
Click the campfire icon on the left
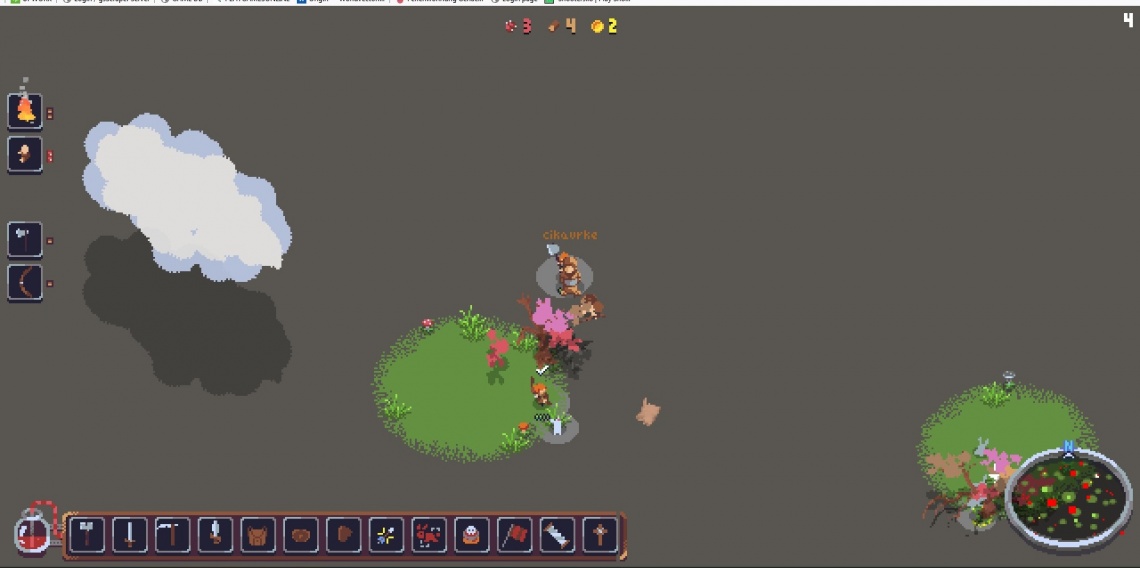pyautogui.click(x=25, y=111)
